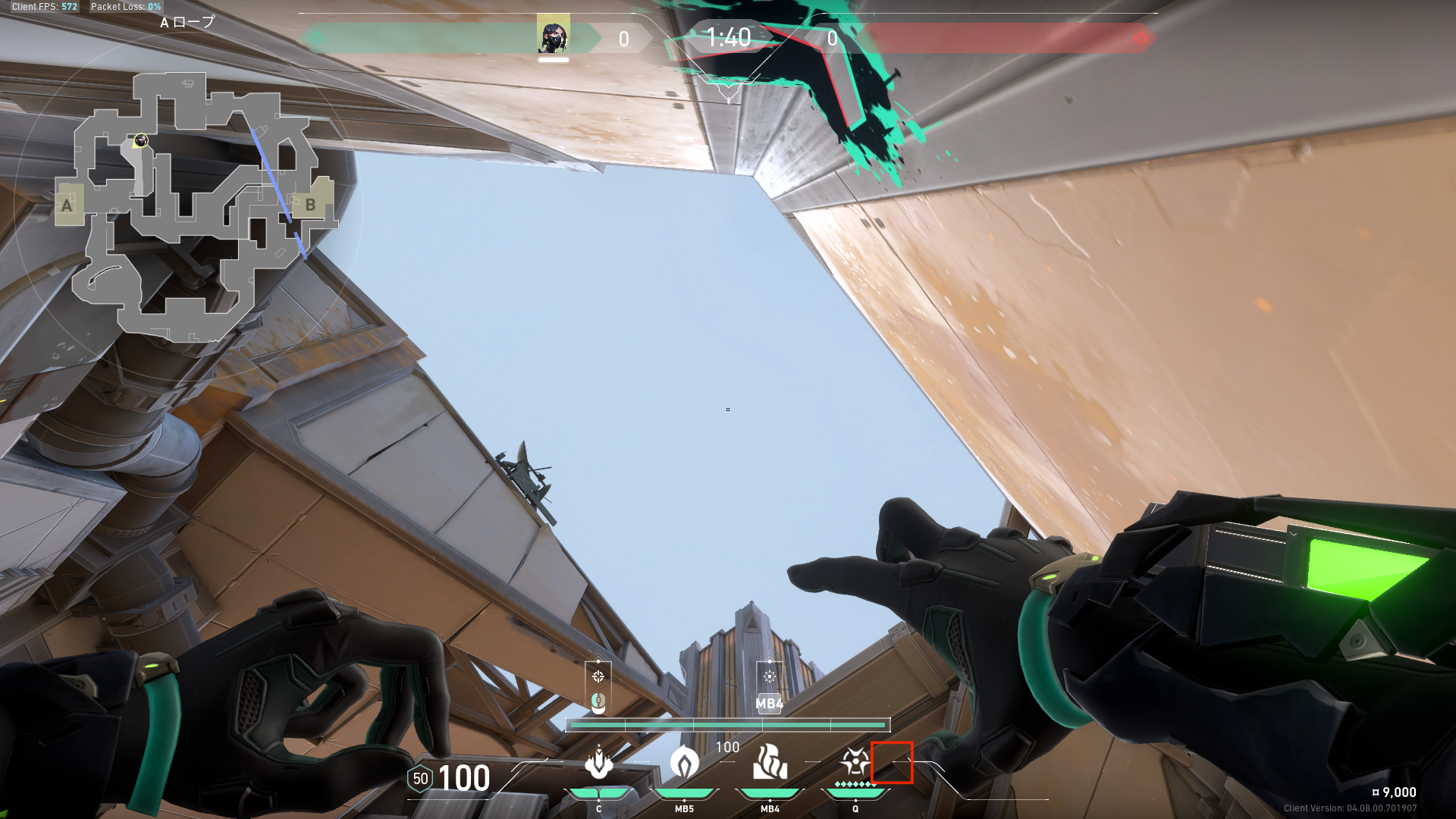1456x819 pixels.
Task: Click the Viper agent portrait in scoreboard
Action: 553,36
